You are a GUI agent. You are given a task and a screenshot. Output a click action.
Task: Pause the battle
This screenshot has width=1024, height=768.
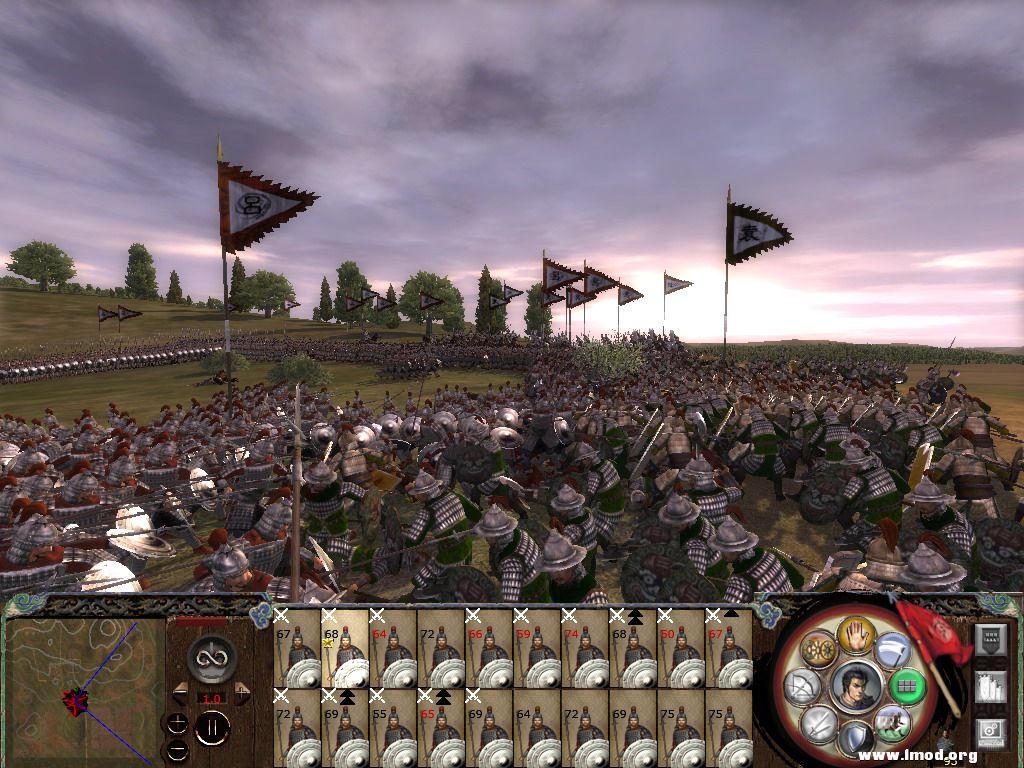[x=211, y=727]
